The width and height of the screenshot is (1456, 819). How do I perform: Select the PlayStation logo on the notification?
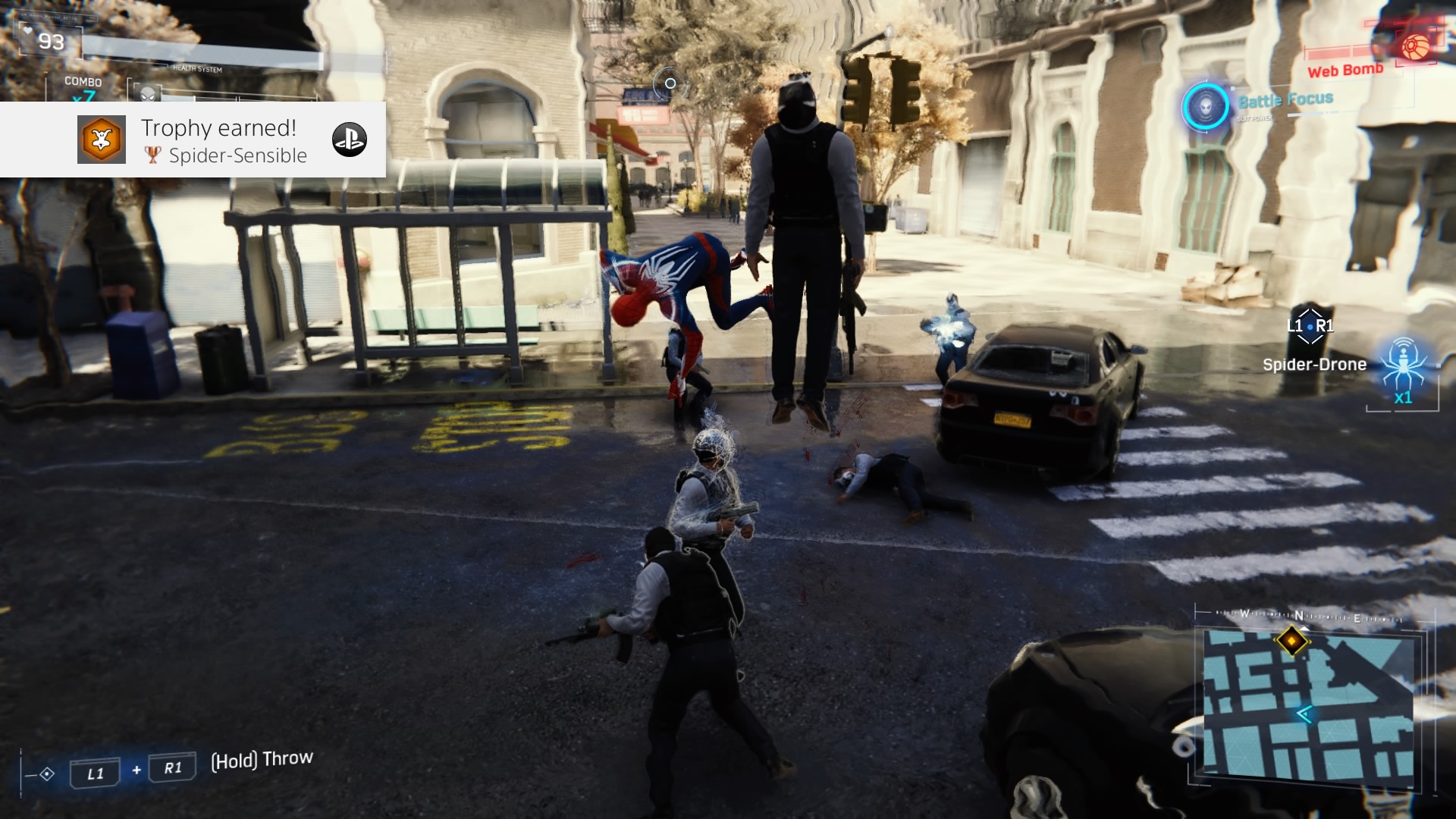click(350, 140)
